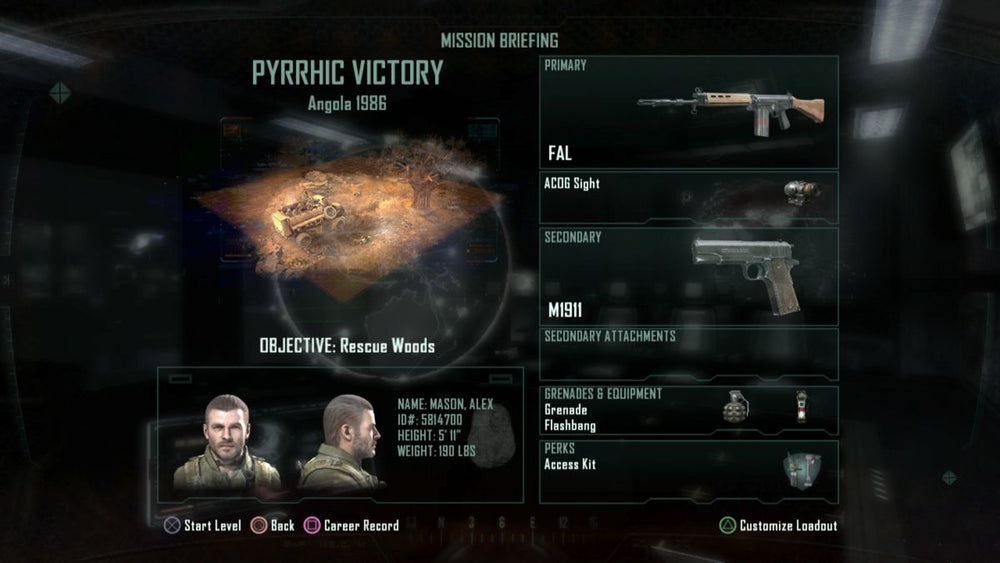Choose the ACOG Sight attachment slot
1000x563 pixels.
coord(688,197)
